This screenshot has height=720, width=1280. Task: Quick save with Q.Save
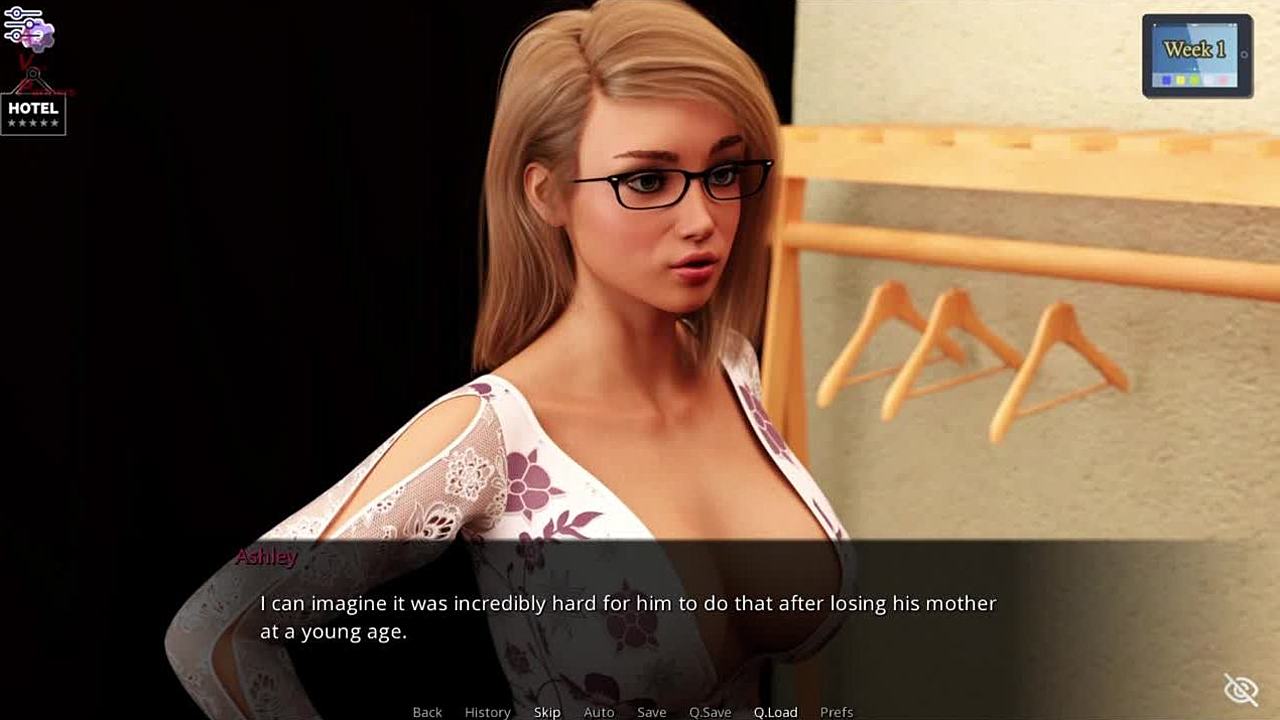pyautogui.click(x=710, y=712)
